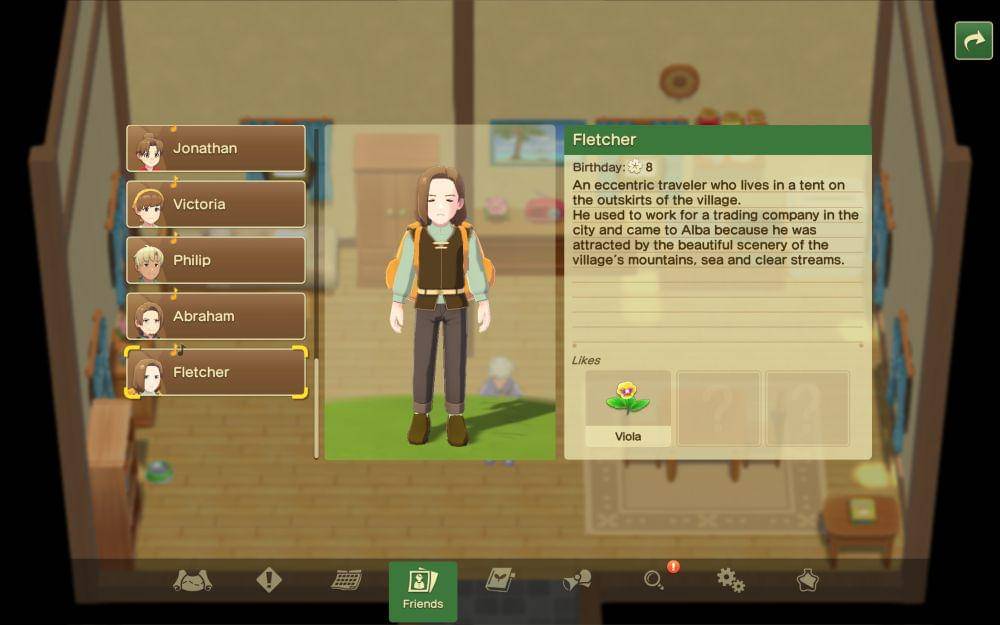Open the calendar tab
The image size is (1000, 625).
[346, 580]
